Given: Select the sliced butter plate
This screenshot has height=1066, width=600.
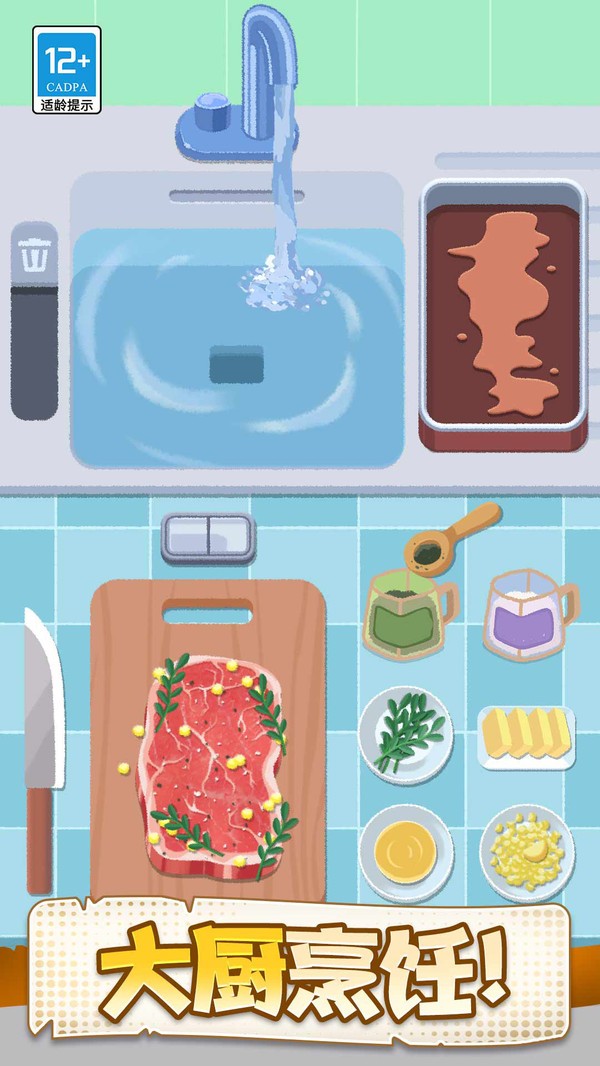Looking at the screenshot, I should (x=526, y=737).
